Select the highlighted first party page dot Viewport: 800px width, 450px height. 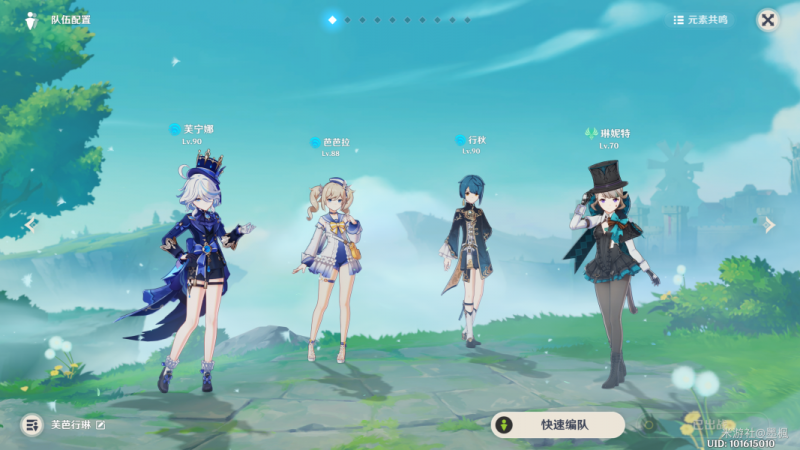click(332, 19)
